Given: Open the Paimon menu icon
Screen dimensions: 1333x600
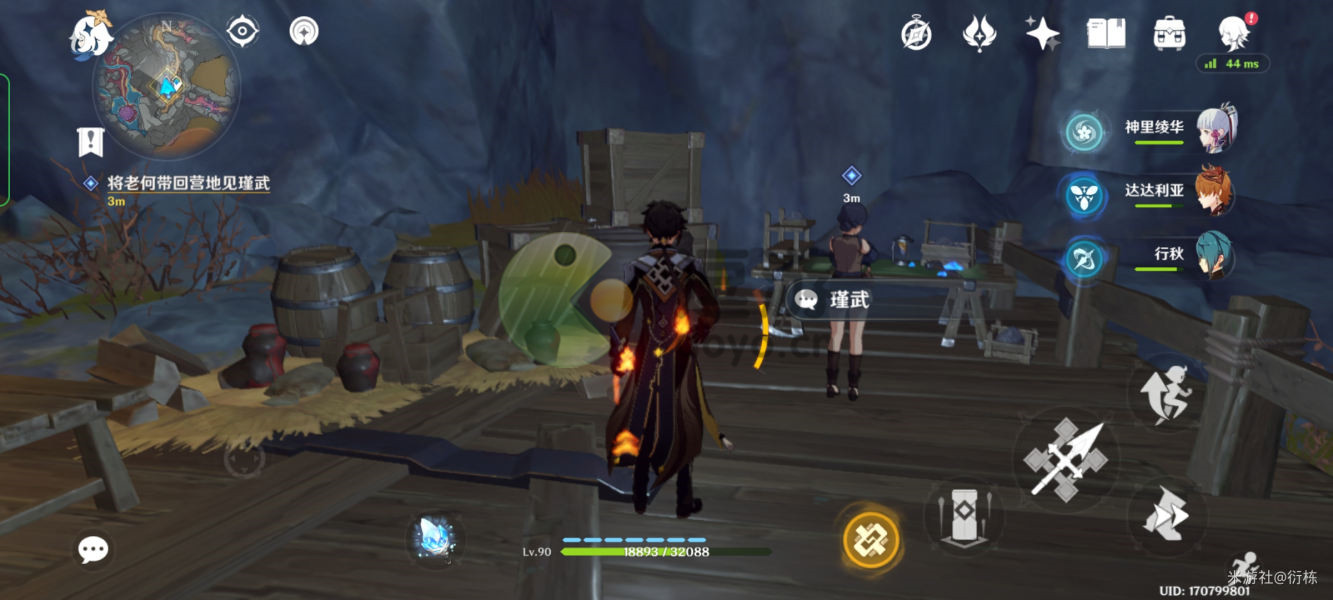Looking at the screenshot, I should (91, 33).
